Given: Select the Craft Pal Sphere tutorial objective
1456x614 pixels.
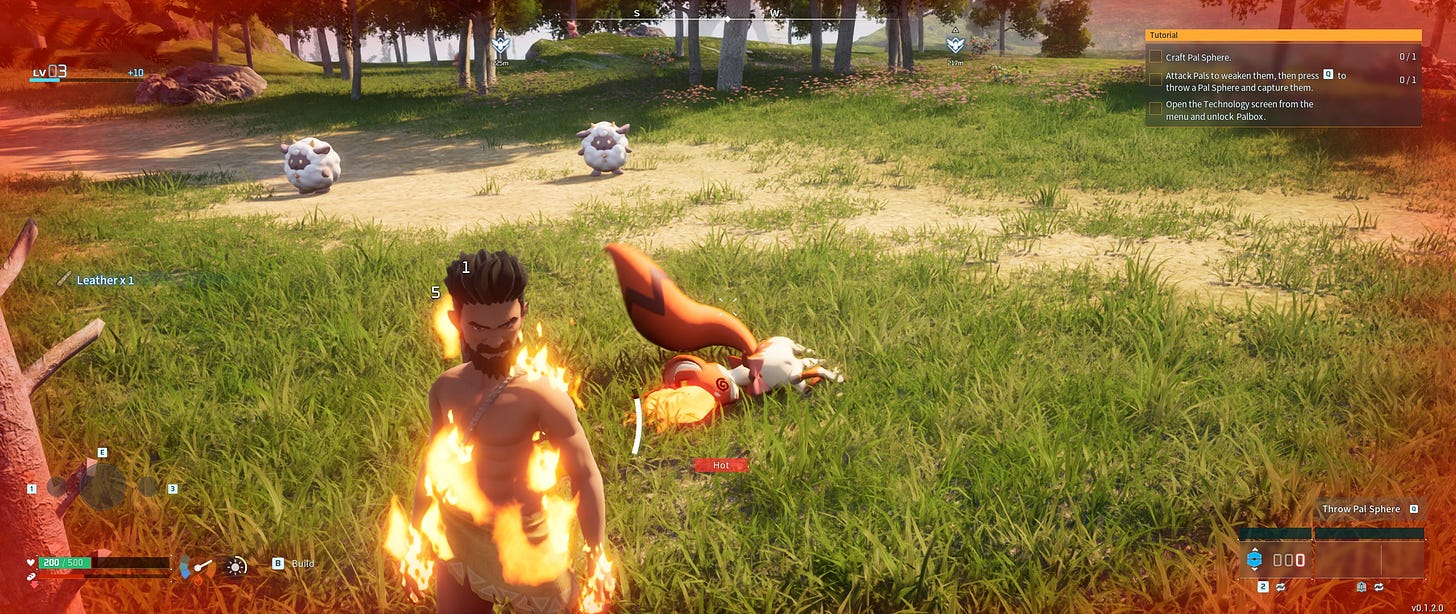Looking at the screenshot, I should [x=1210, y=57].
